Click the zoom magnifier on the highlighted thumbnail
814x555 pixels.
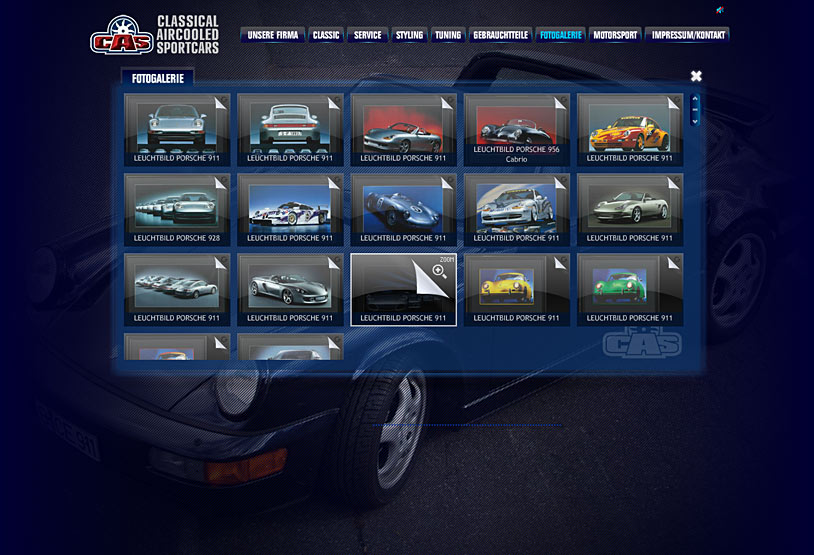[x=439, y=271]
